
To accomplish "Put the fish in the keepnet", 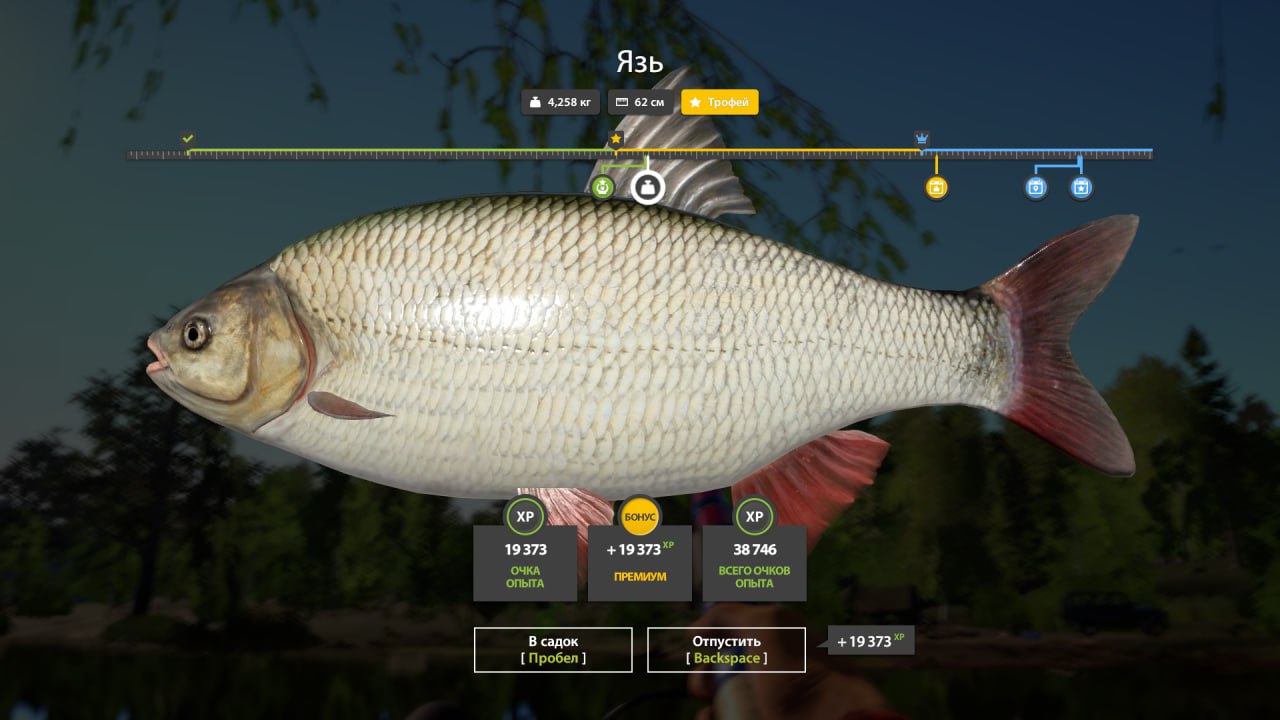I will click(553, 649).
